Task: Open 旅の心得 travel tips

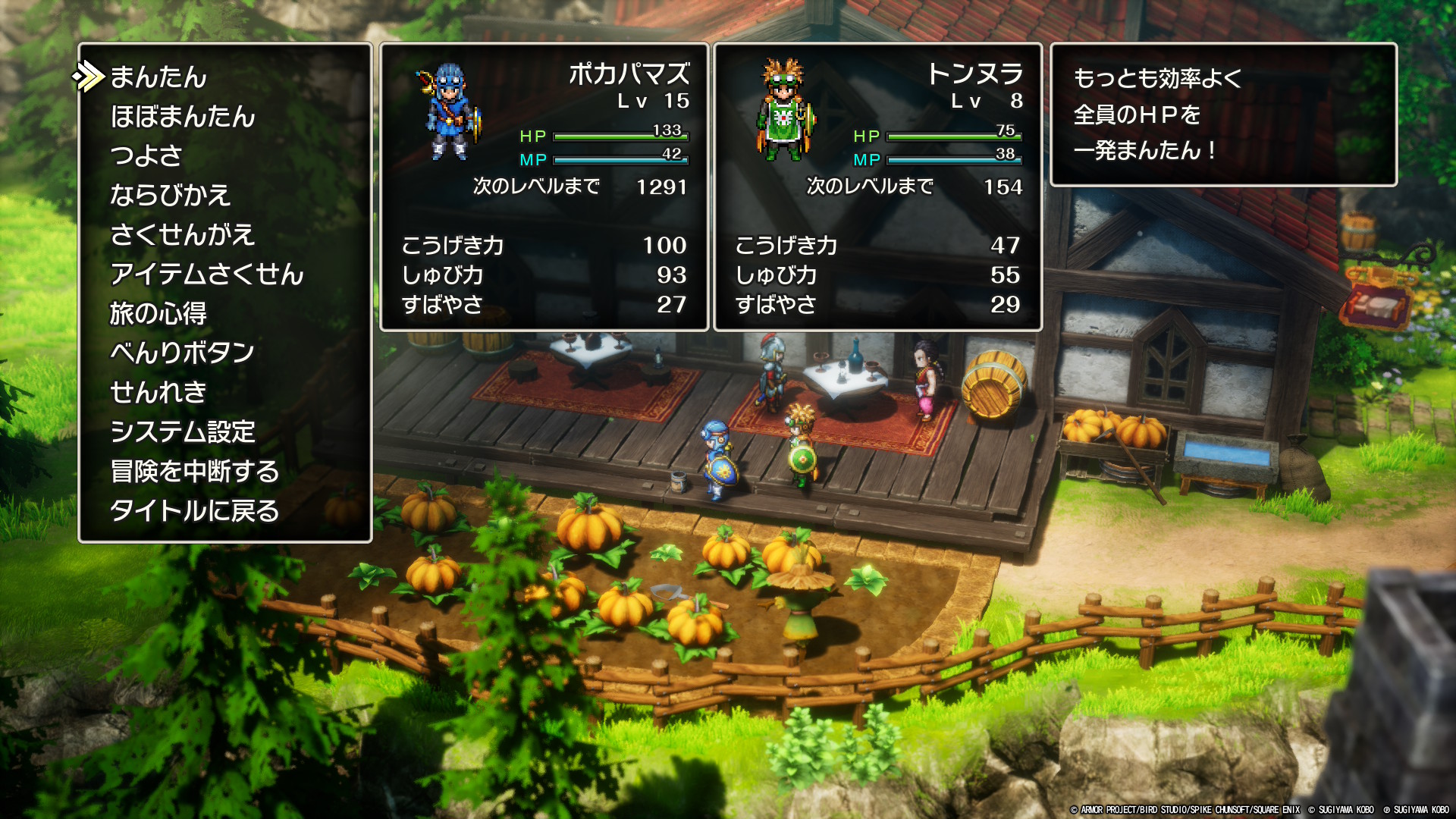Action: [158, 313]
